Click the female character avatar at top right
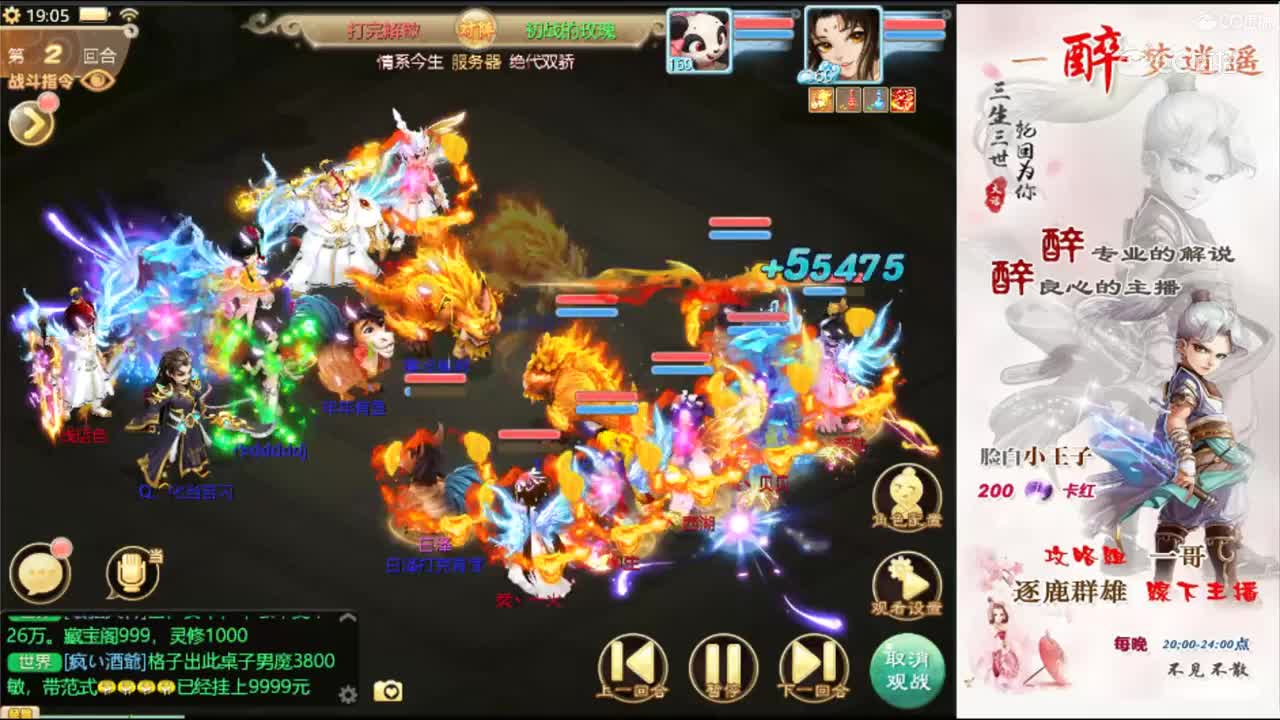The image size is (1280, 720). click(x=843, y=44)
